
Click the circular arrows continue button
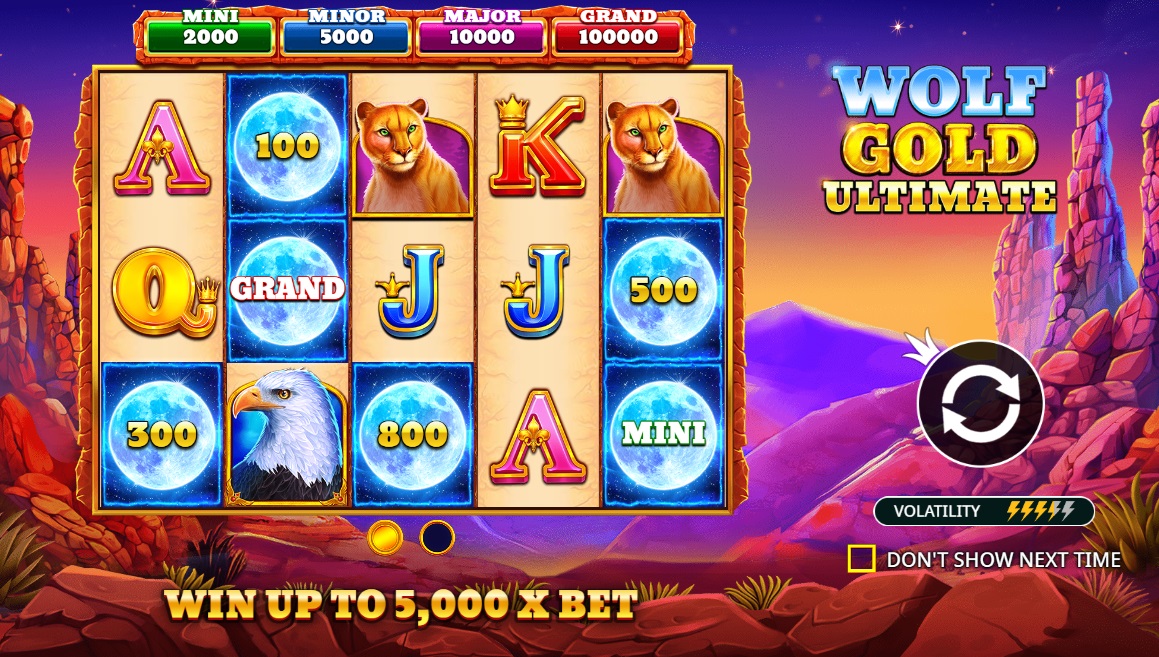[980, 404]
